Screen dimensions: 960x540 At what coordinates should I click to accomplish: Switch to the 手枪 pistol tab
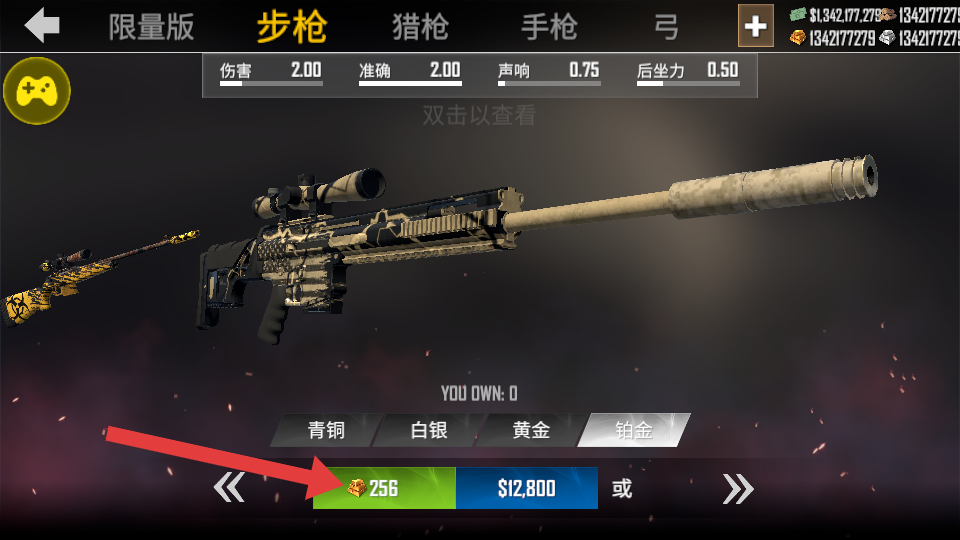tap(549, 27)
